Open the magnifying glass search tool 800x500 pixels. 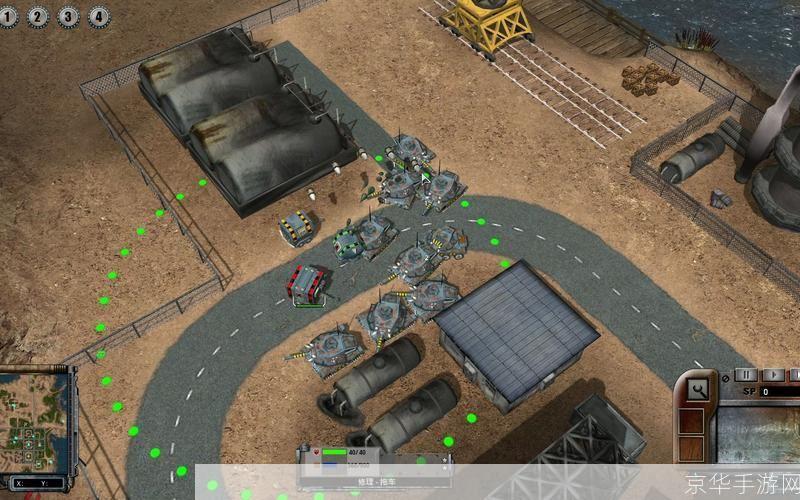tap(697, 387)
